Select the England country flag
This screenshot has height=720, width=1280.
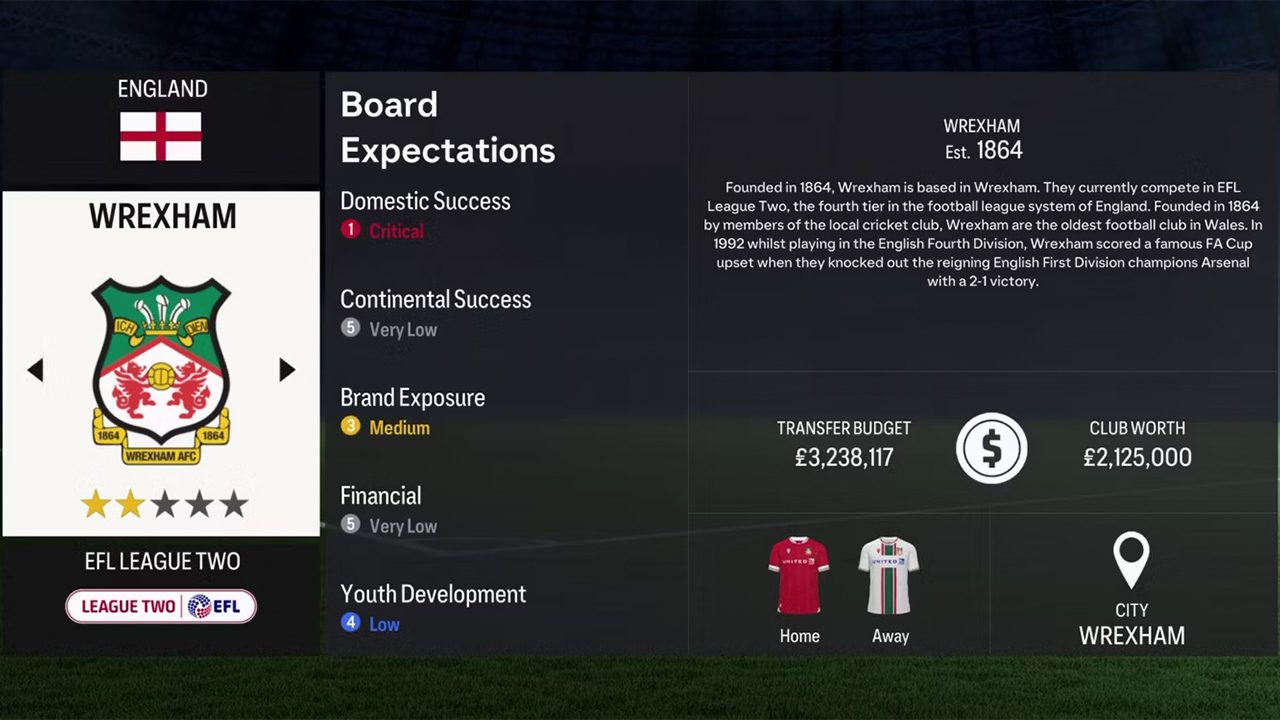tap(161, 136)
